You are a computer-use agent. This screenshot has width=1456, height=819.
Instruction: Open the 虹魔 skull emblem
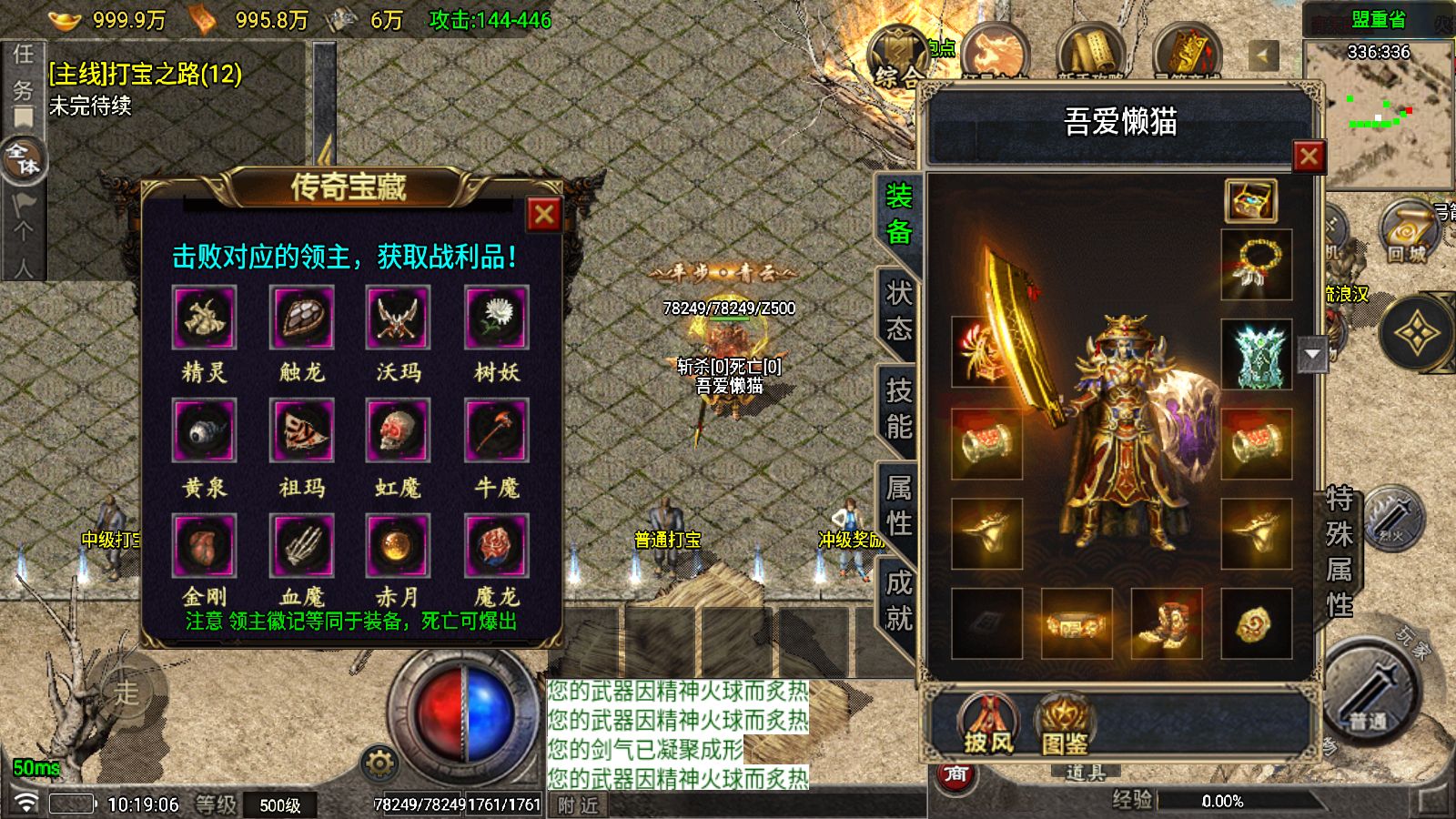click(399, 430)
